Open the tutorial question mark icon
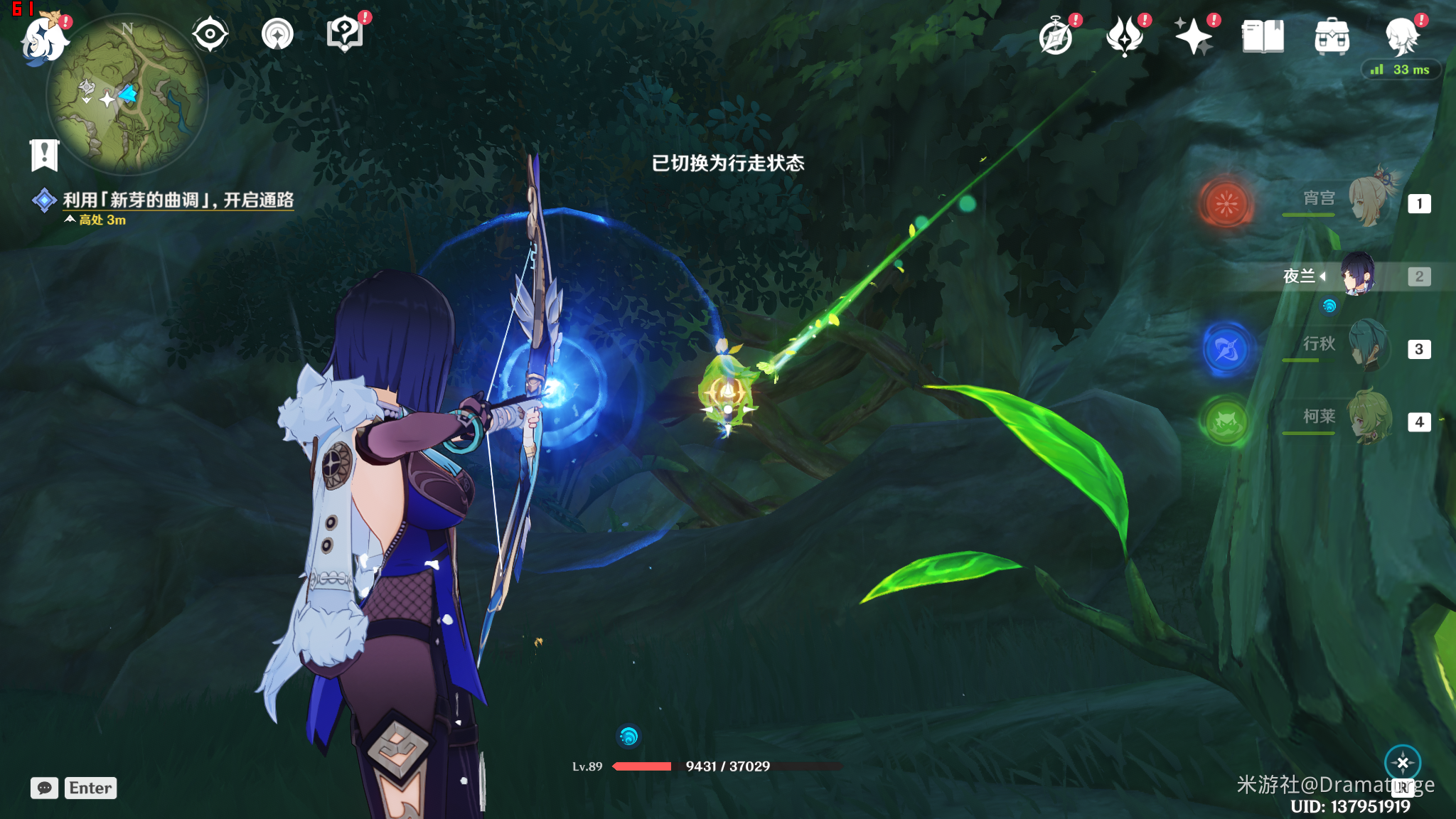Image resolution: width=1456 pixels, height=819 pixels. (x=345, y=34)
